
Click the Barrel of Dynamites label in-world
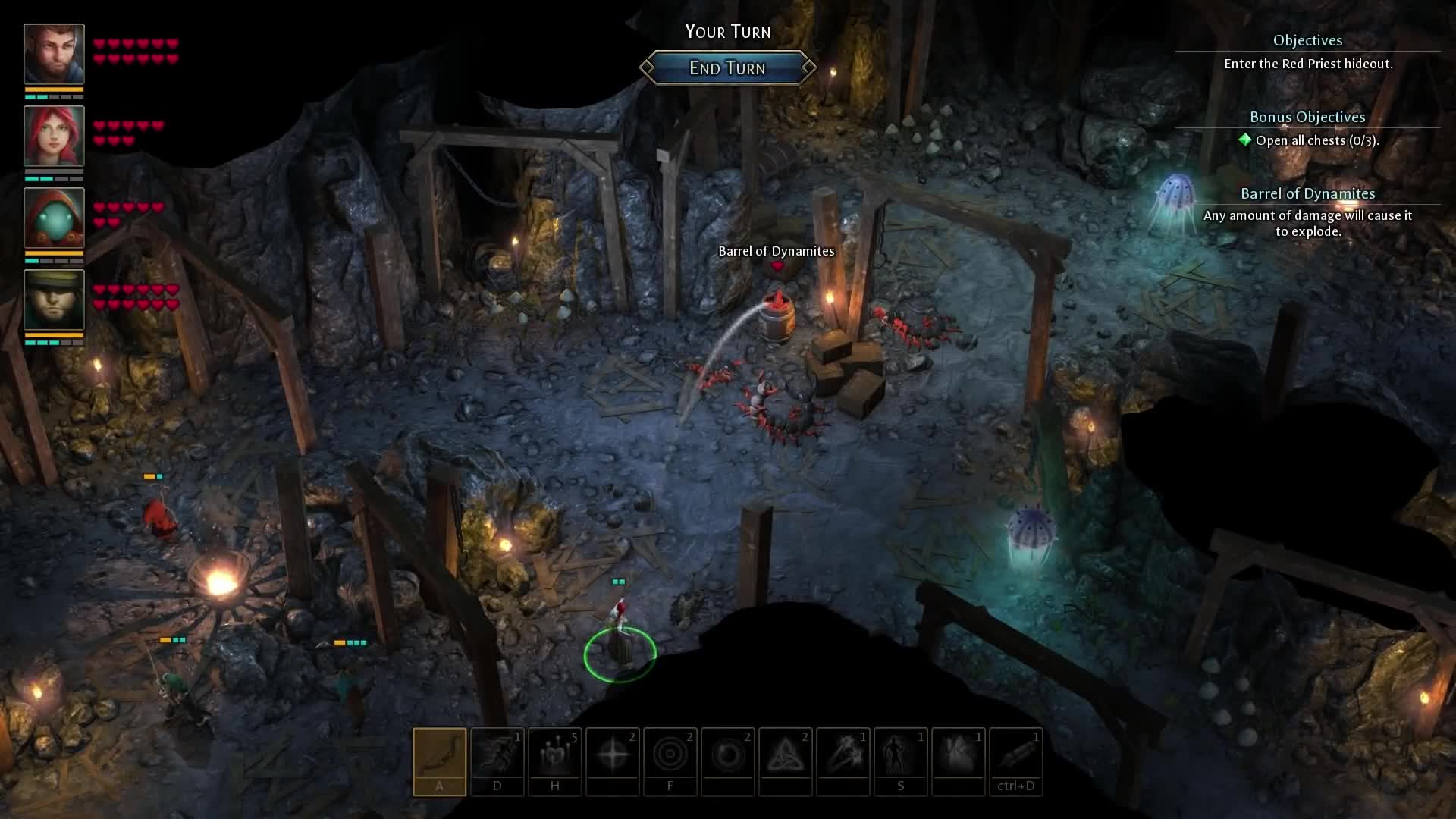(x=775, y=251)
